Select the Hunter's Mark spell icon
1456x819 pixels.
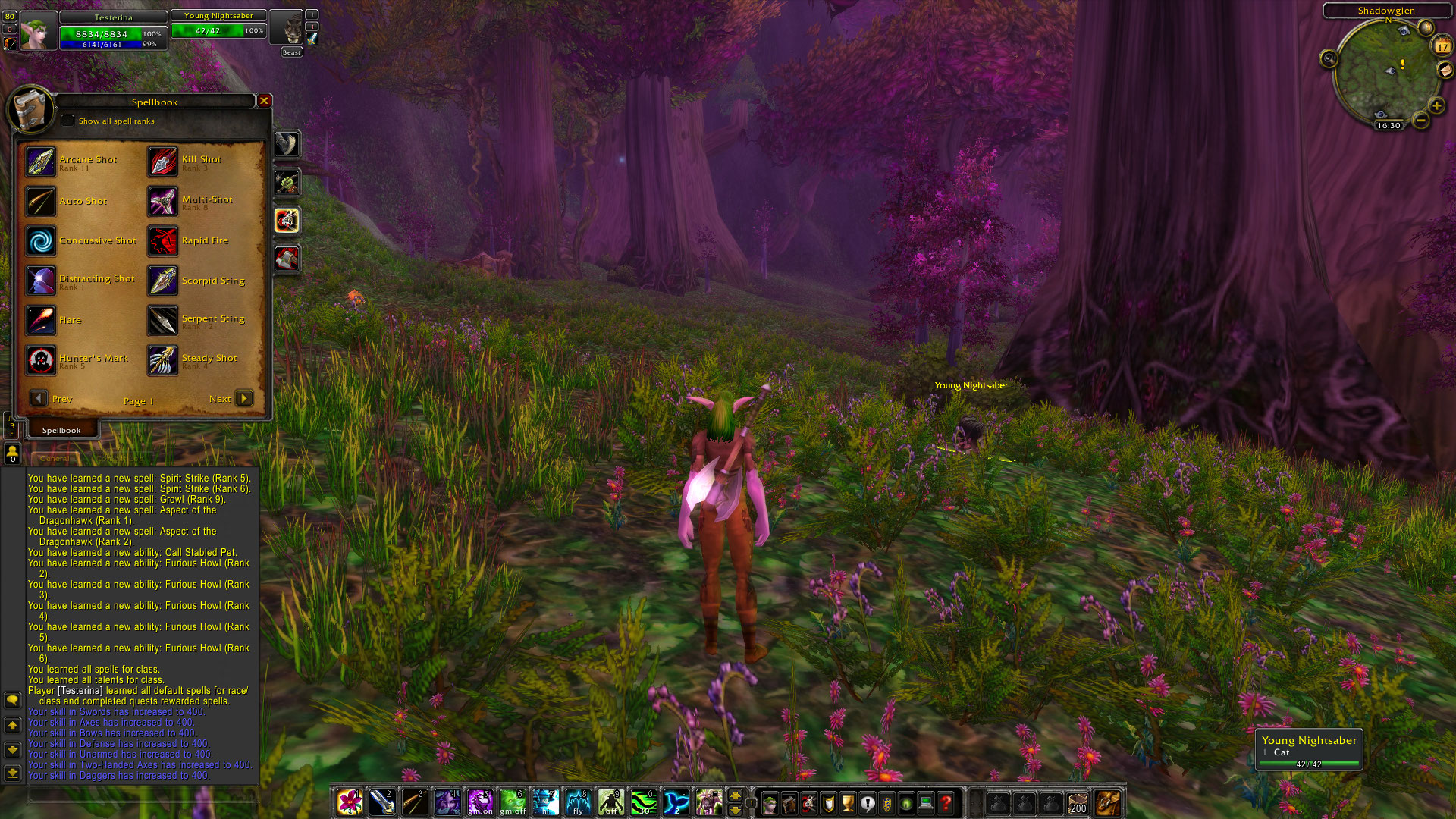tap(41, 360)
